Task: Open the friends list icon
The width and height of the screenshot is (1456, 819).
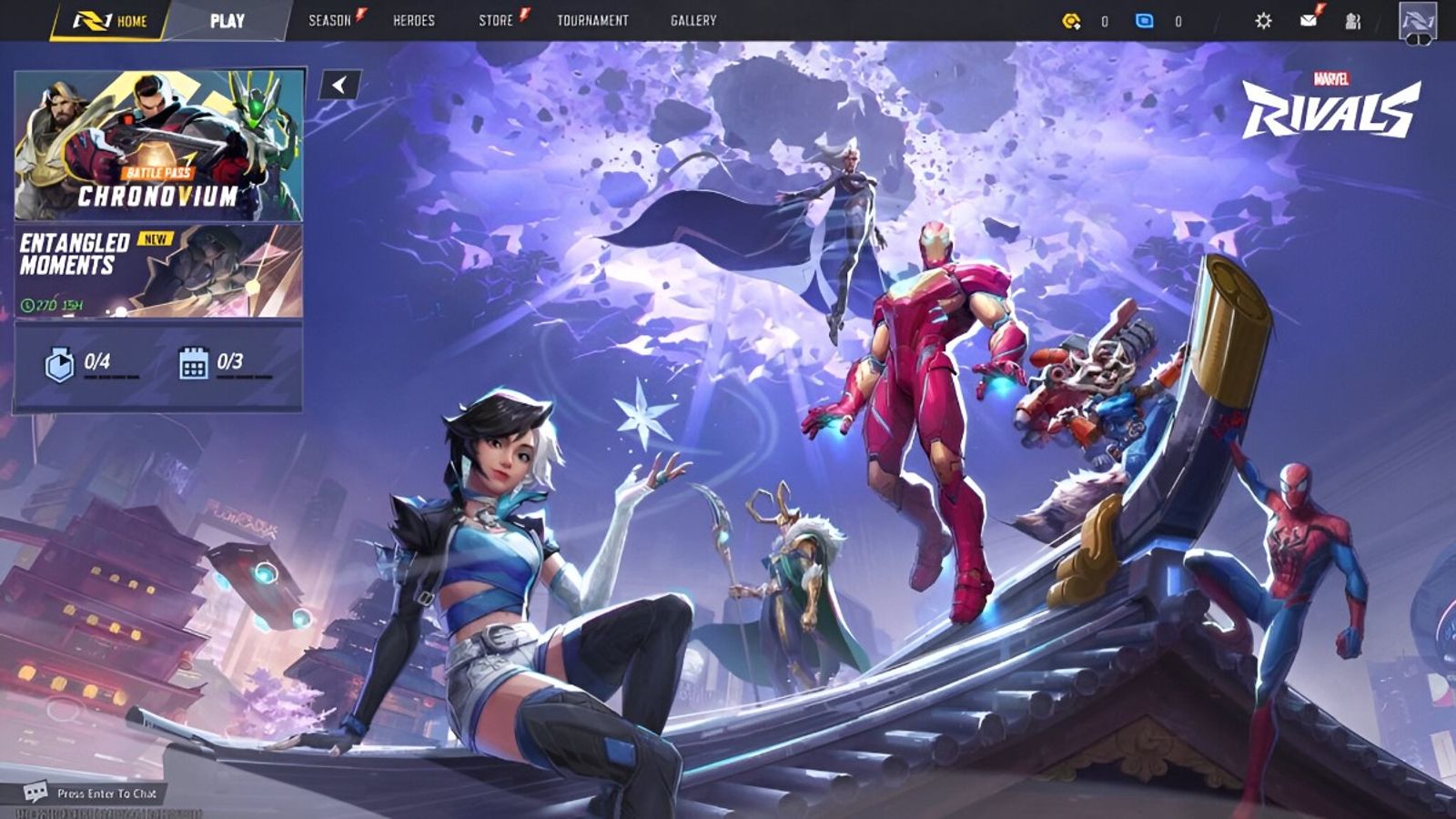Action: [1353, 21]
